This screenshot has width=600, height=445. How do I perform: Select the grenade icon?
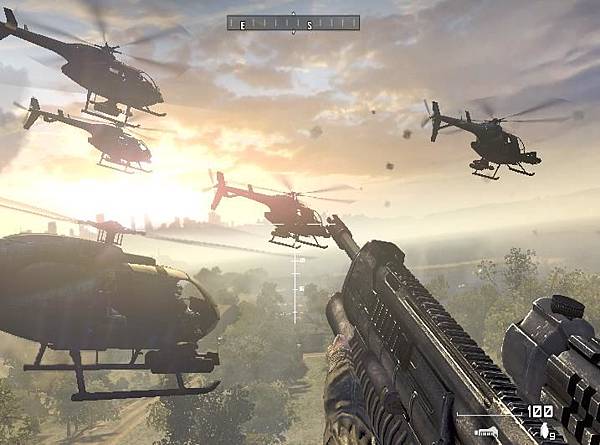pyautogui.click(x=544, y=430)
